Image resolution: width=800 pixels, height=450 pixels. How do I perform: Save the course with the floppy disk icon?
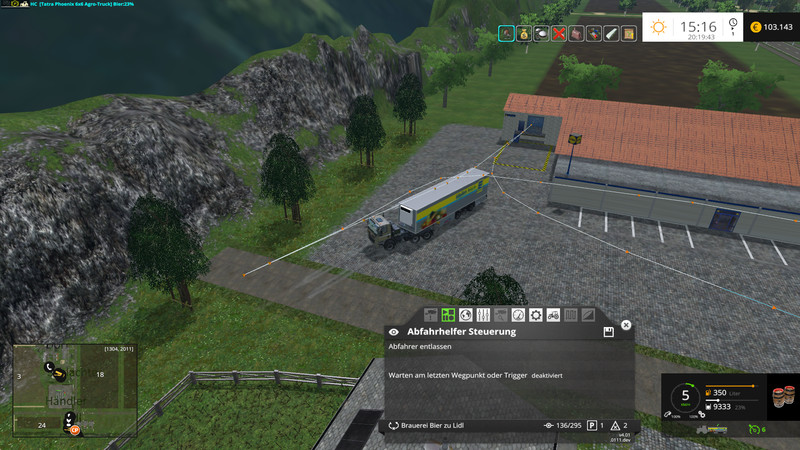coord(608,332)
